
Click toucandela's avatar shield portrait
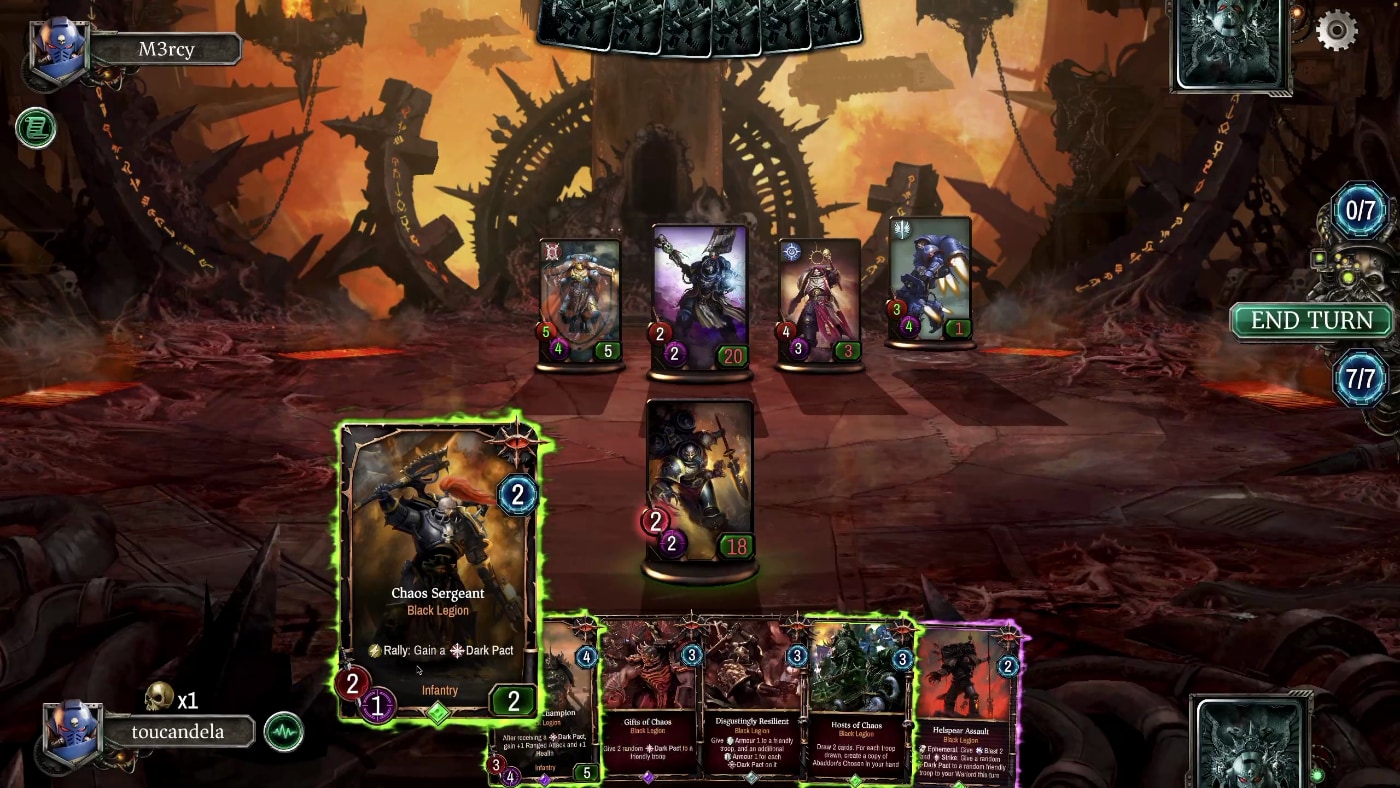pos(73,732)
